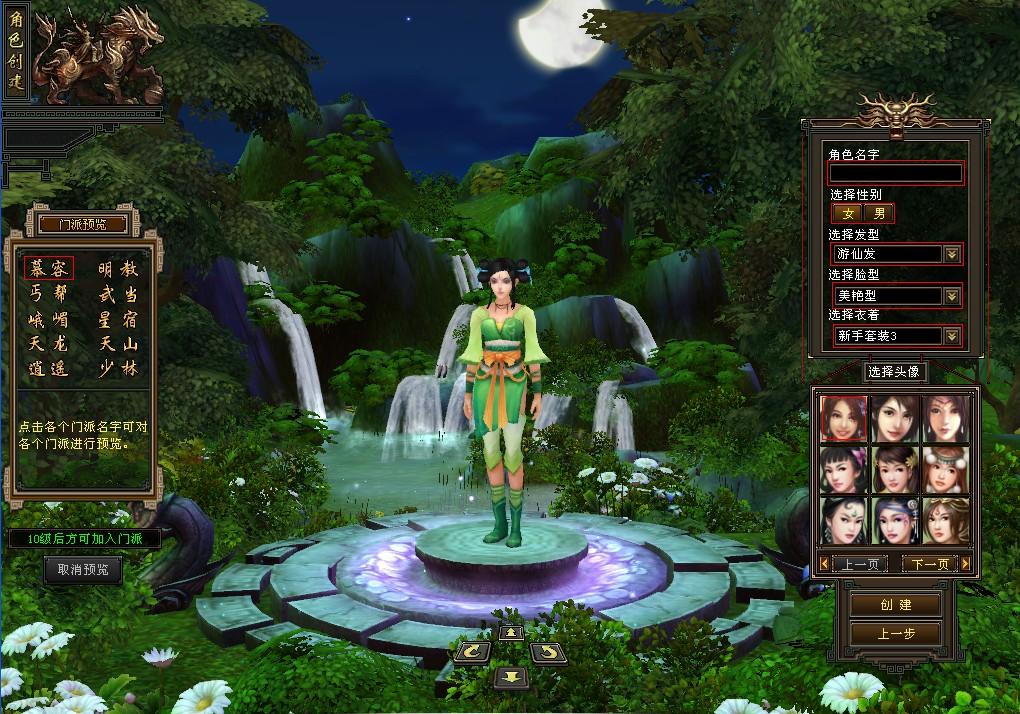Screen dimensions: 1020x714
Task: Rotate character with right curved arrow
Action: tap(546, 652)
